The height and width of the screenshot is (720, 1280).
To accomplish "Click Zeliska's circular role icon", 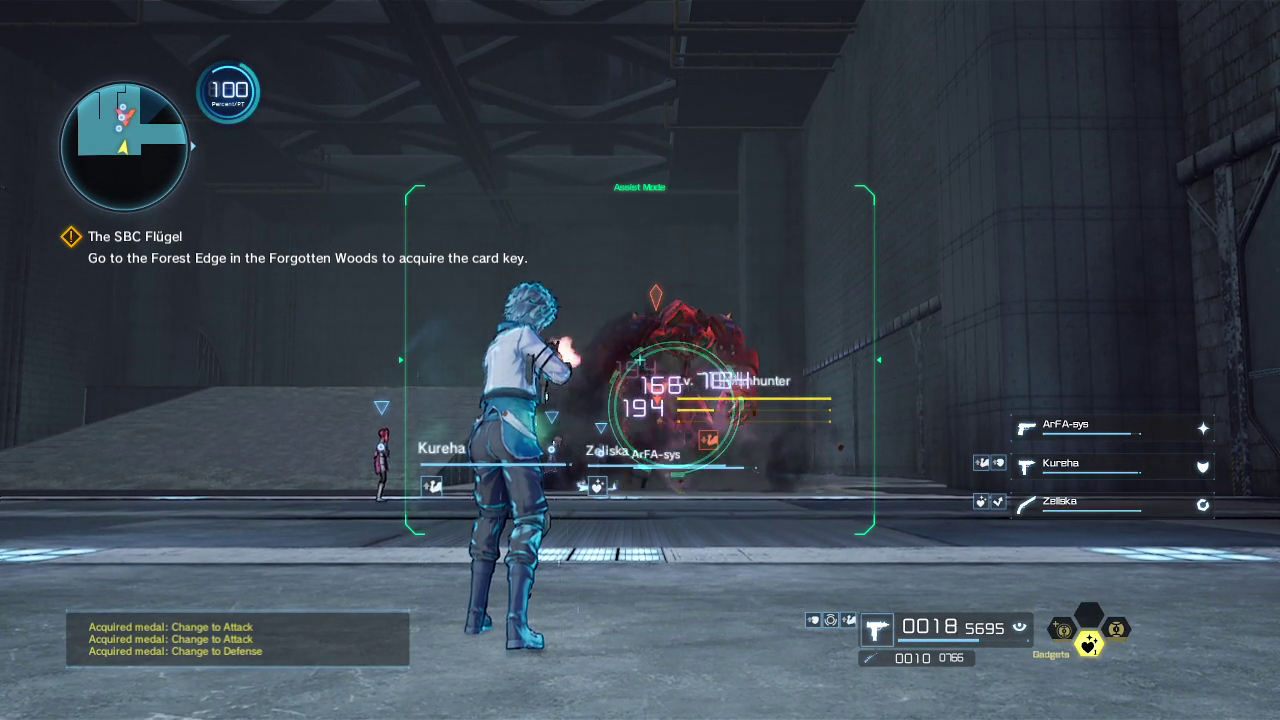I will (x=1203, y=505).
